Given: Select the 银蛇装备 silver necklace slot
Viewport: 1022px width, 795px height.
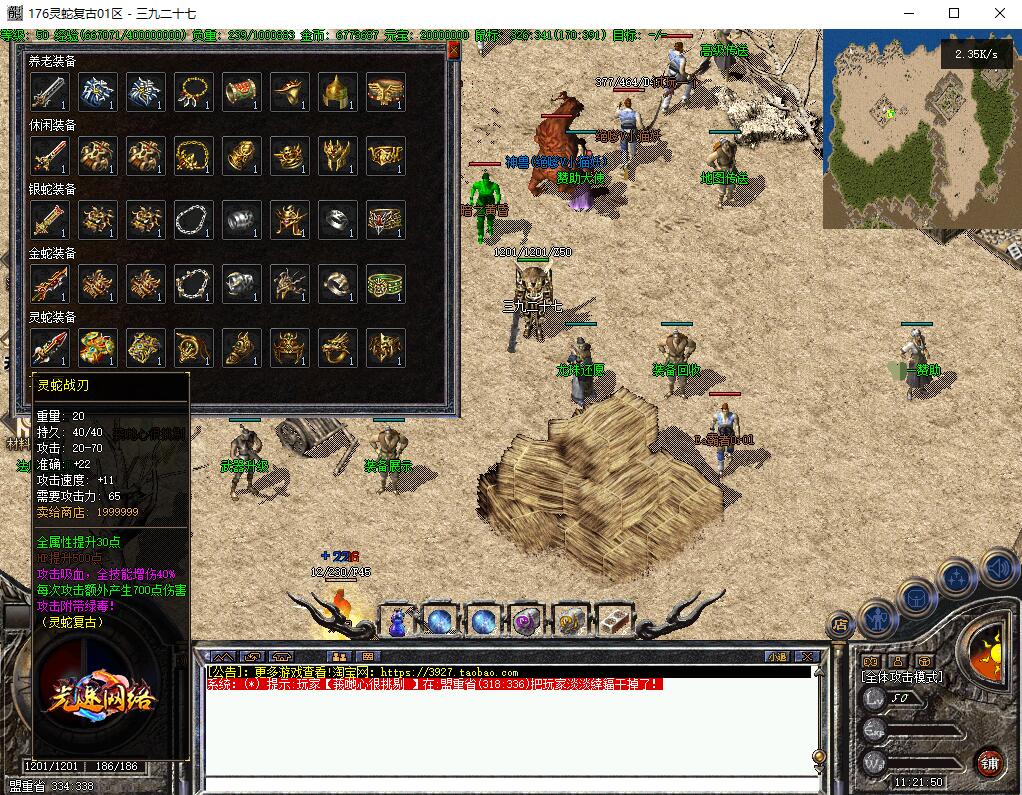Looking at the screenshot, I should click(x=193, y=221).
